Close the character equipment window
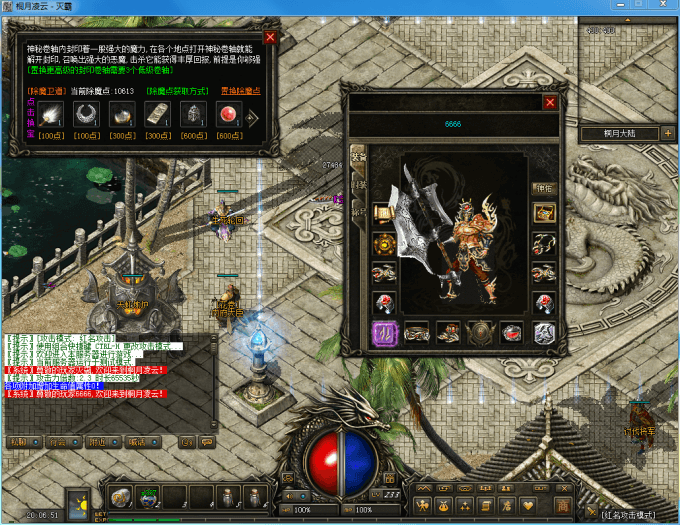 tap(549, 102)
